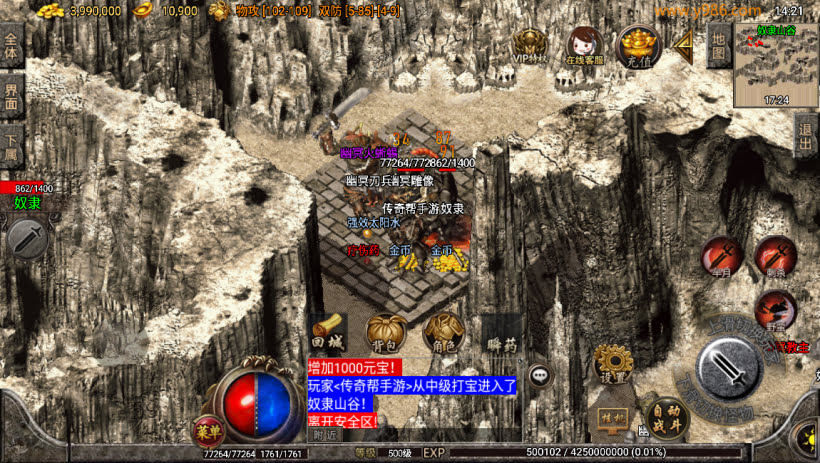Contact 在线客服 online support
Image resolution: width=820 pixels, height=463 pixels.
point(585,45)
